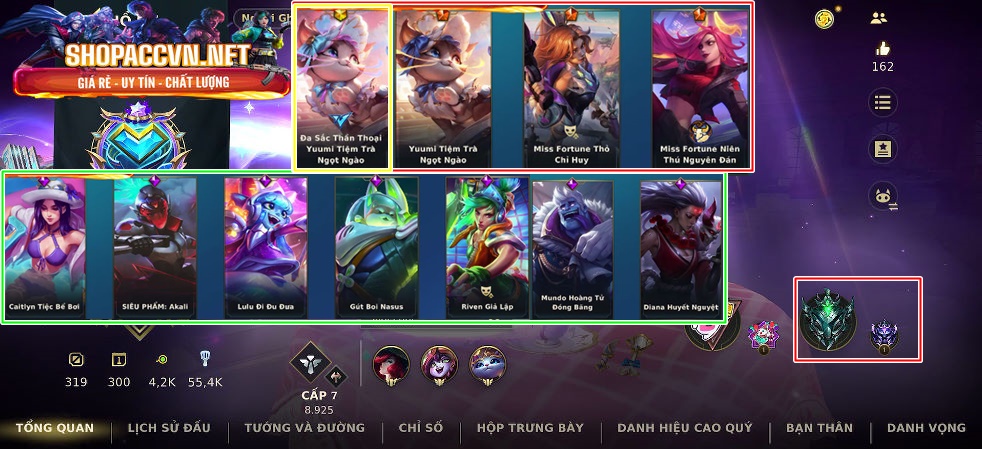Open the Lịch Sử Đấu tab
Image resolution: width=982 pixels, height=449 pixels.
(169, 428)
